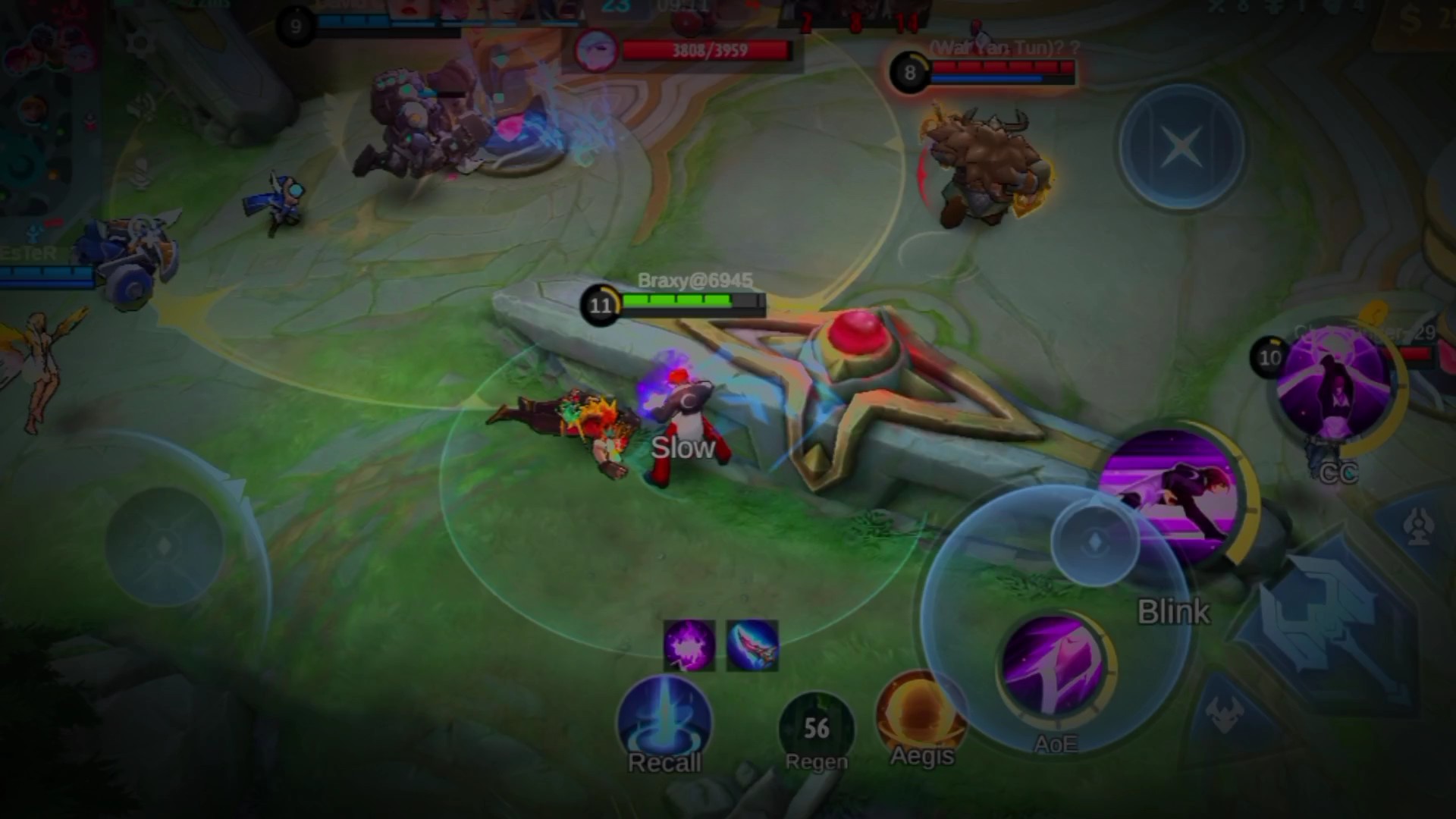Touch the movement joystick
Screen dimensions: 1456x819
coord(165,545)
